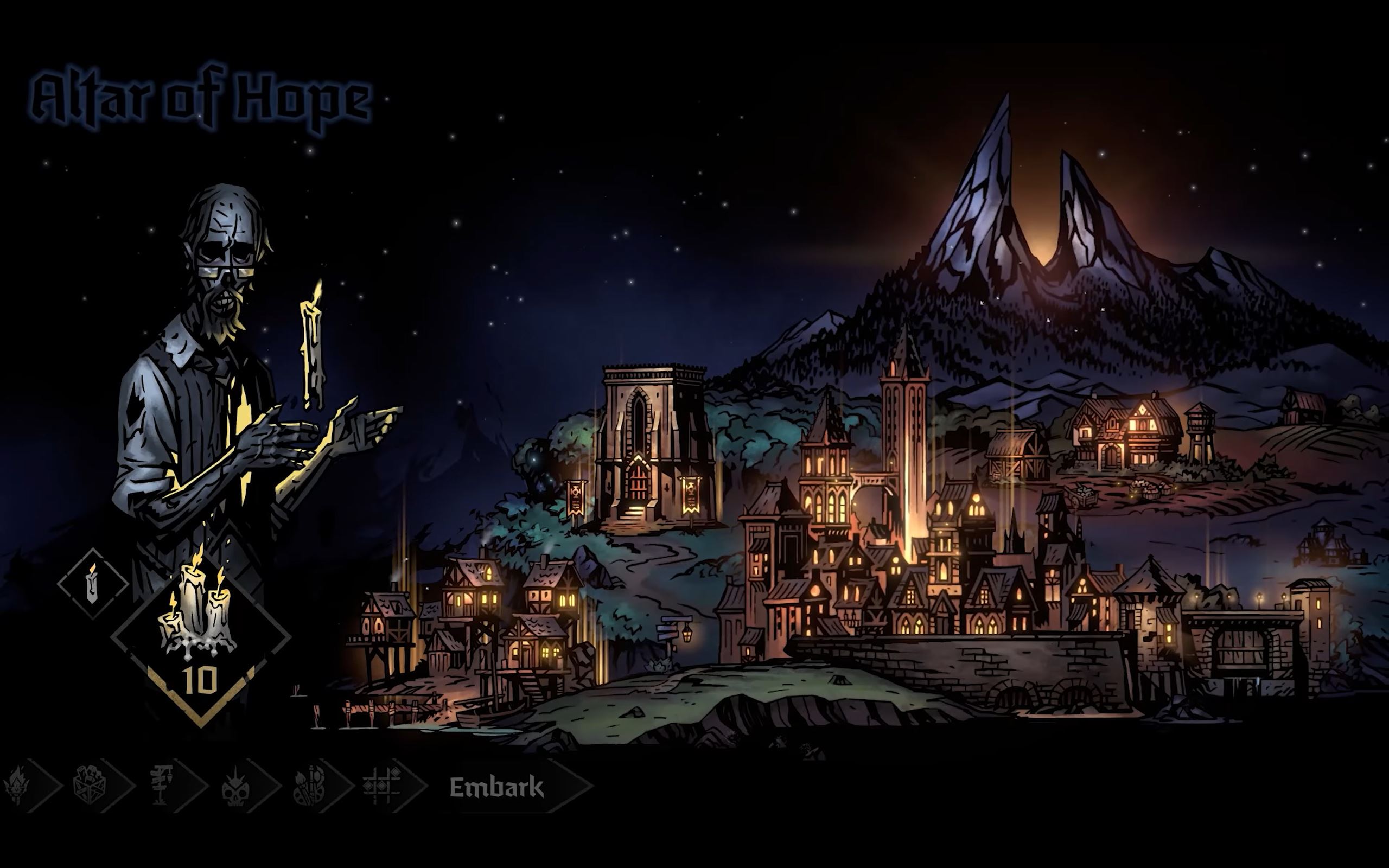
Task: Click the Embark button
Action: tap(497, 787)
